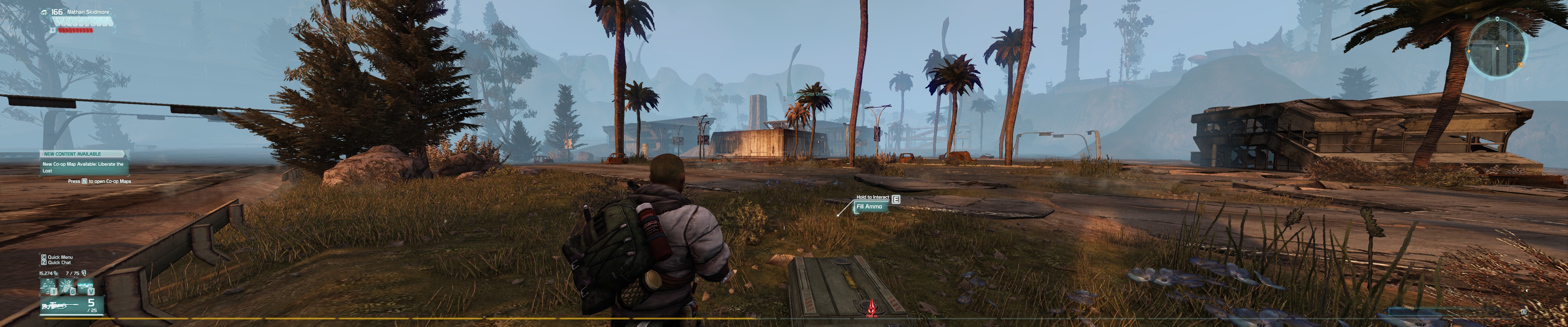Click the primary weapon slot I icon
The image size is (1568, 327).
pyautogui.click(x=54, y=292)
